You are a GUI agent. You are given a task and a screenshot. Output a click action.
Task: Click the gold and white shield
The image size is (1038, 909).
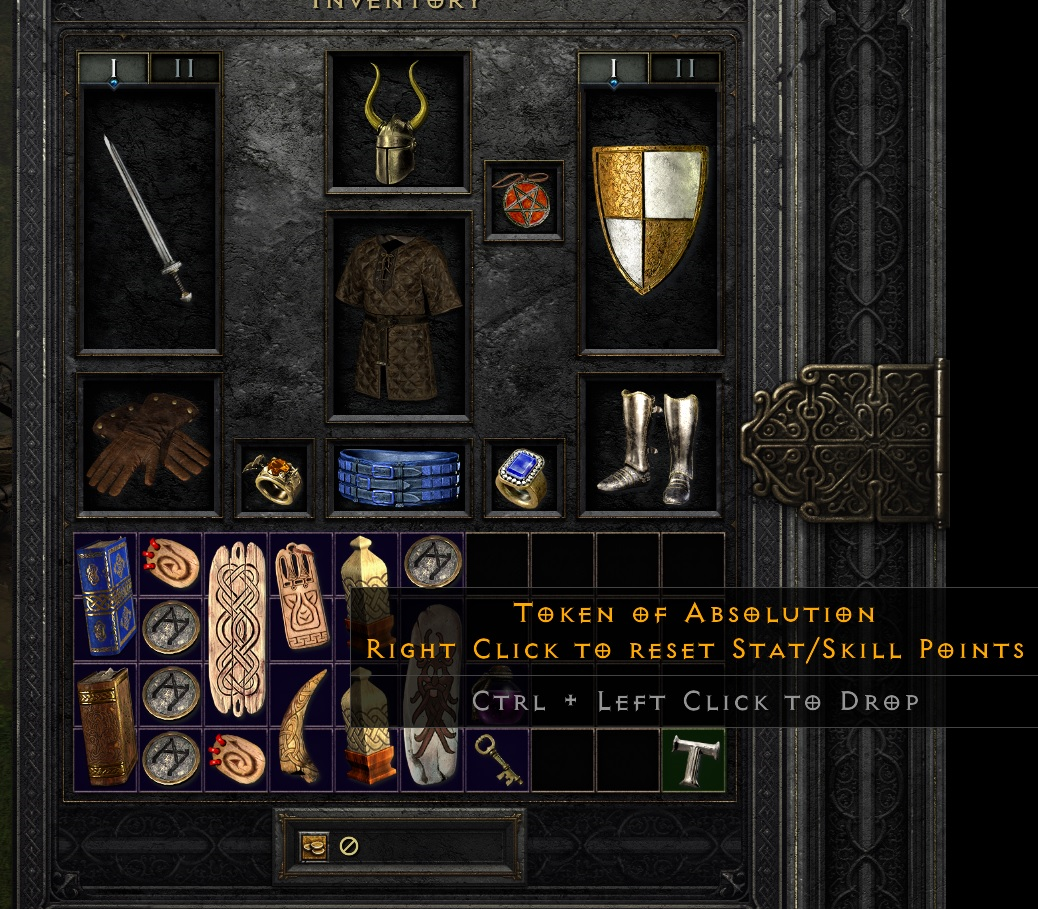coord(650,219)
